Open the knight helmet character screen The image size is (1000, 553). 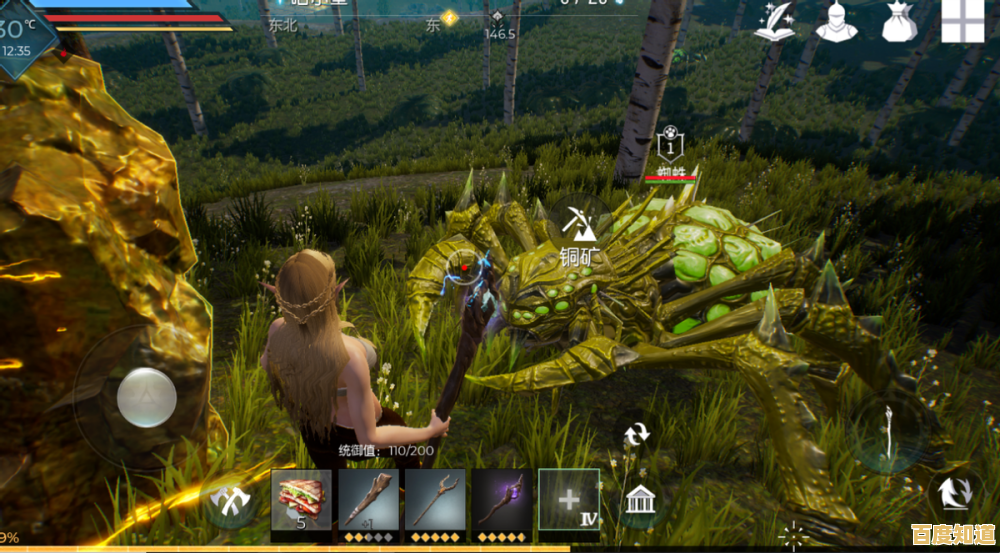tap(836, 21)
